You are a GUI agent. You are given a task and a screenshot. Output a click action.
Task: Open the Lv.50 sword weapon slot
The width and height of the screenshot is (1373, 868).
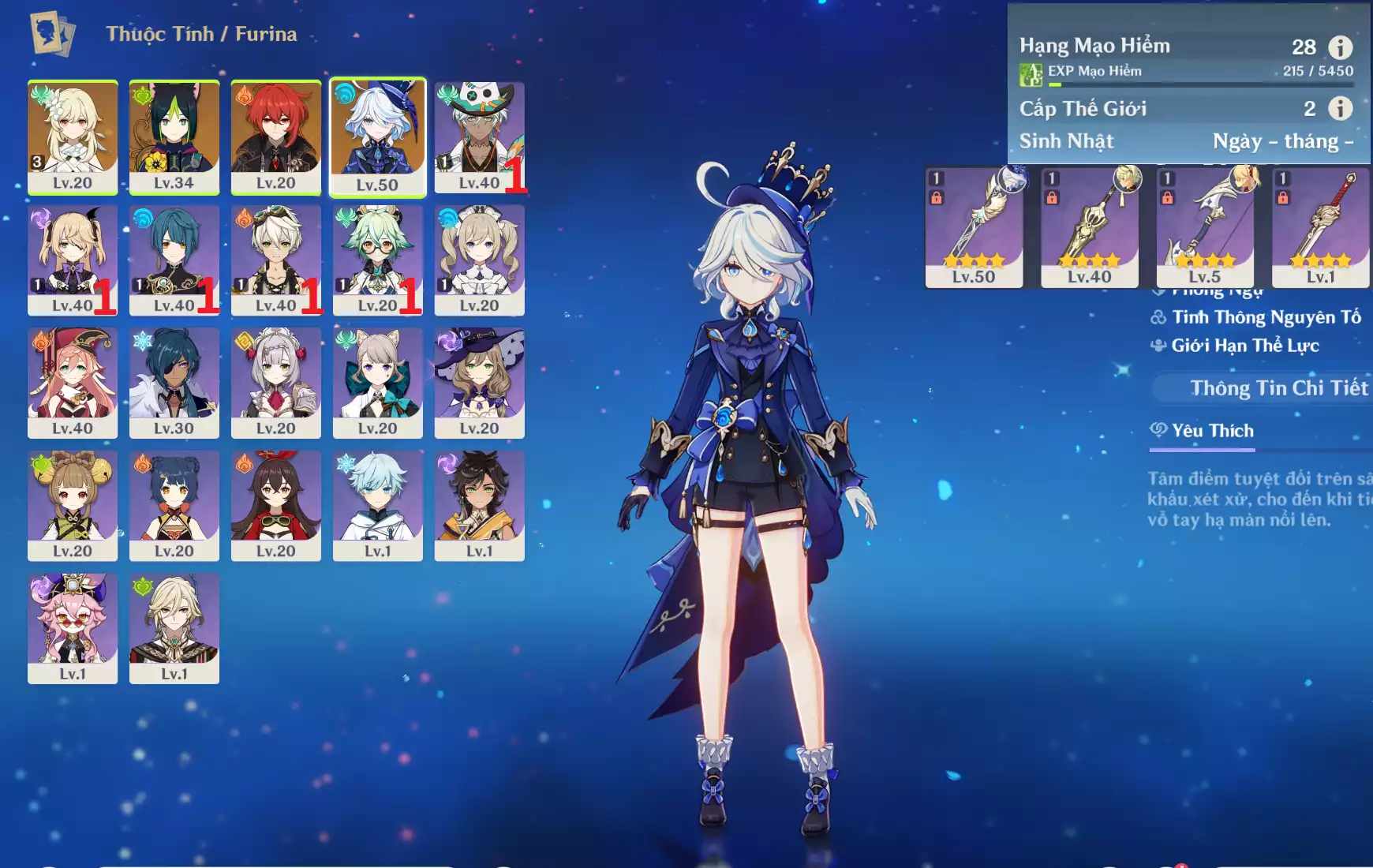tap(974, 226)
